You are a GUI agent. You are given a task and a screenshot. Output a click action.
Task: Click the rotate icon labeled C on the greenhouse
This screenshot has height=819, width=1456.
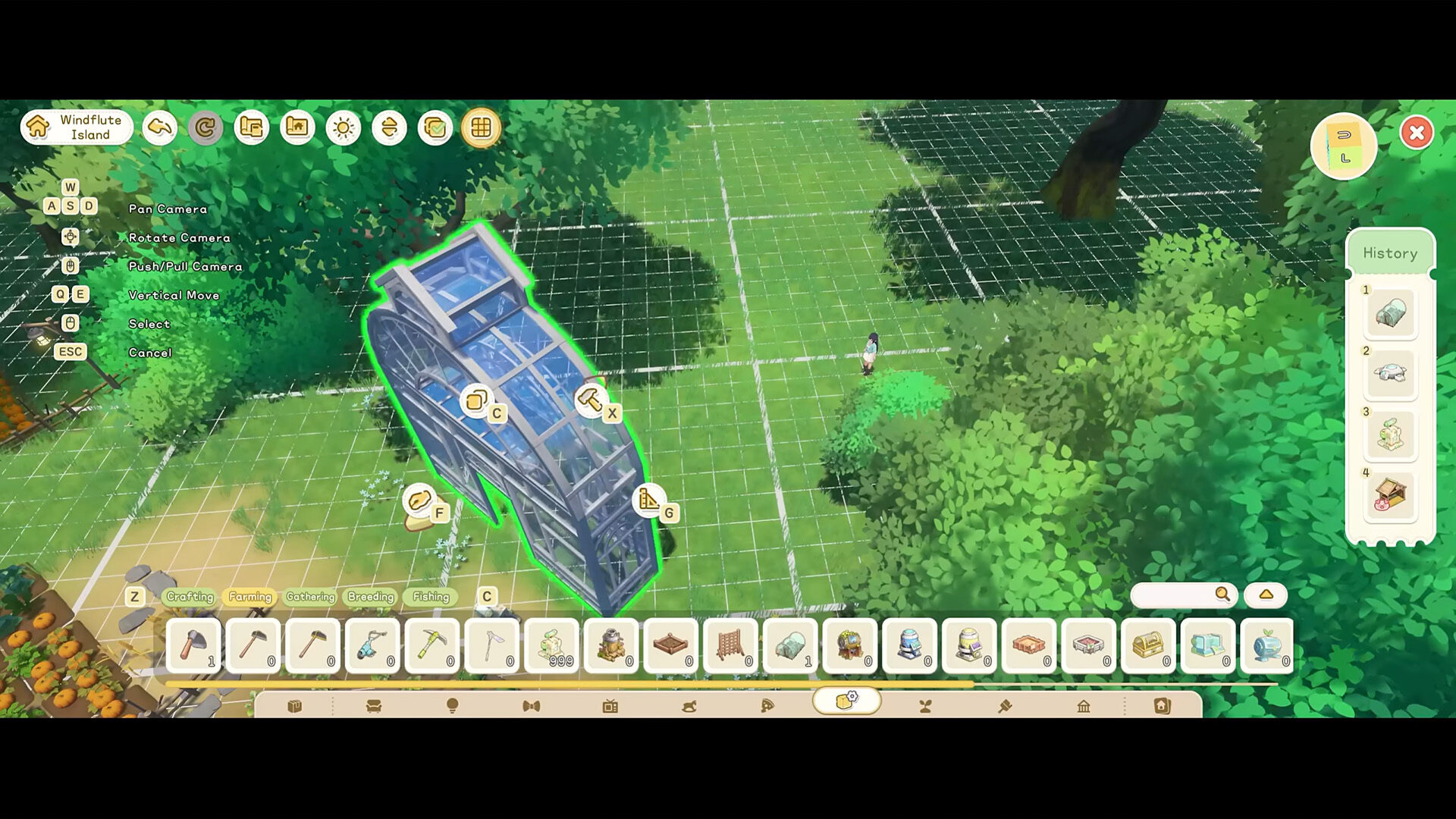pos(478,400)
